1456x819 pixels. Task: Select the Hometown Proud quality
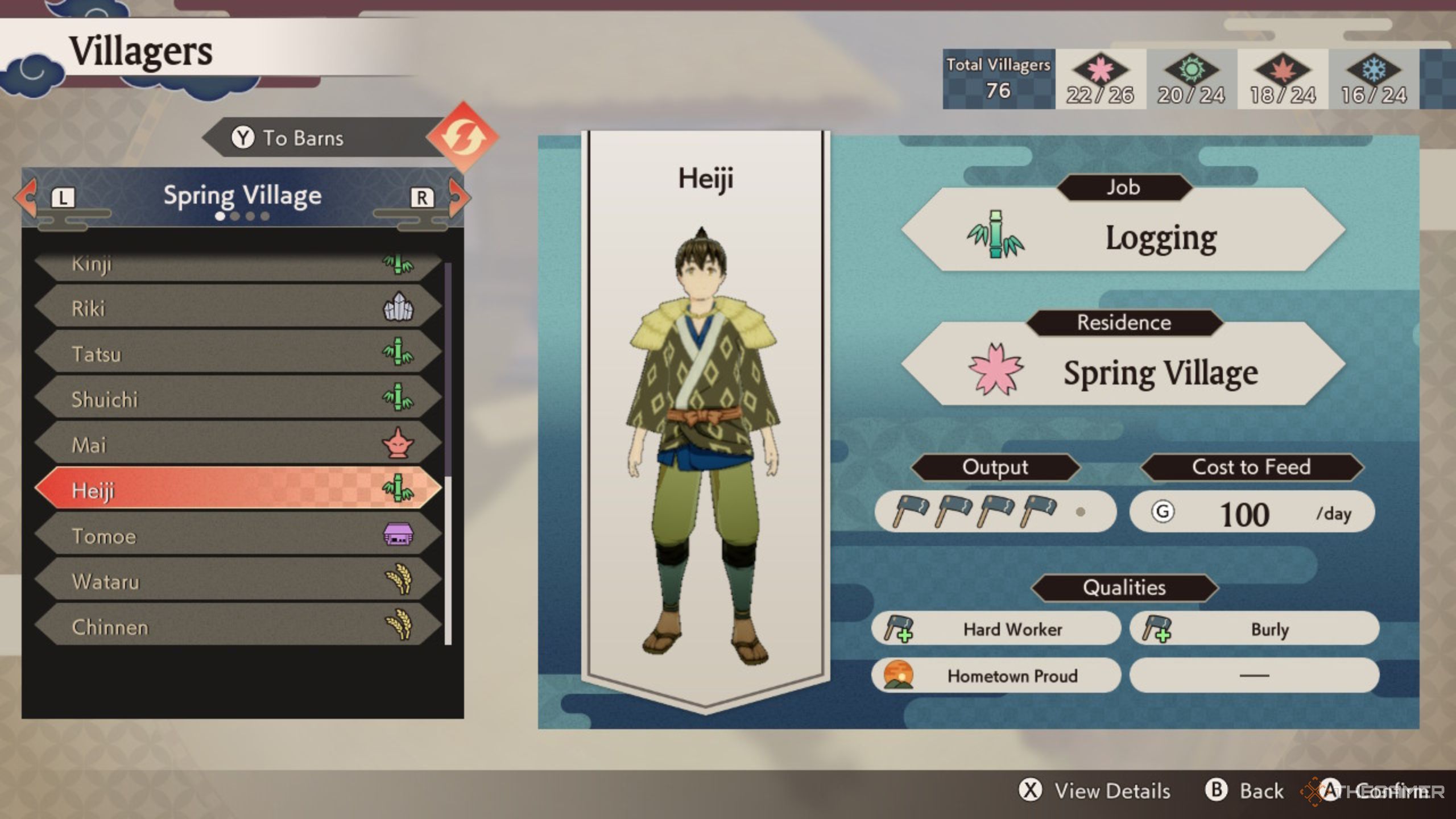pos(995,676)
